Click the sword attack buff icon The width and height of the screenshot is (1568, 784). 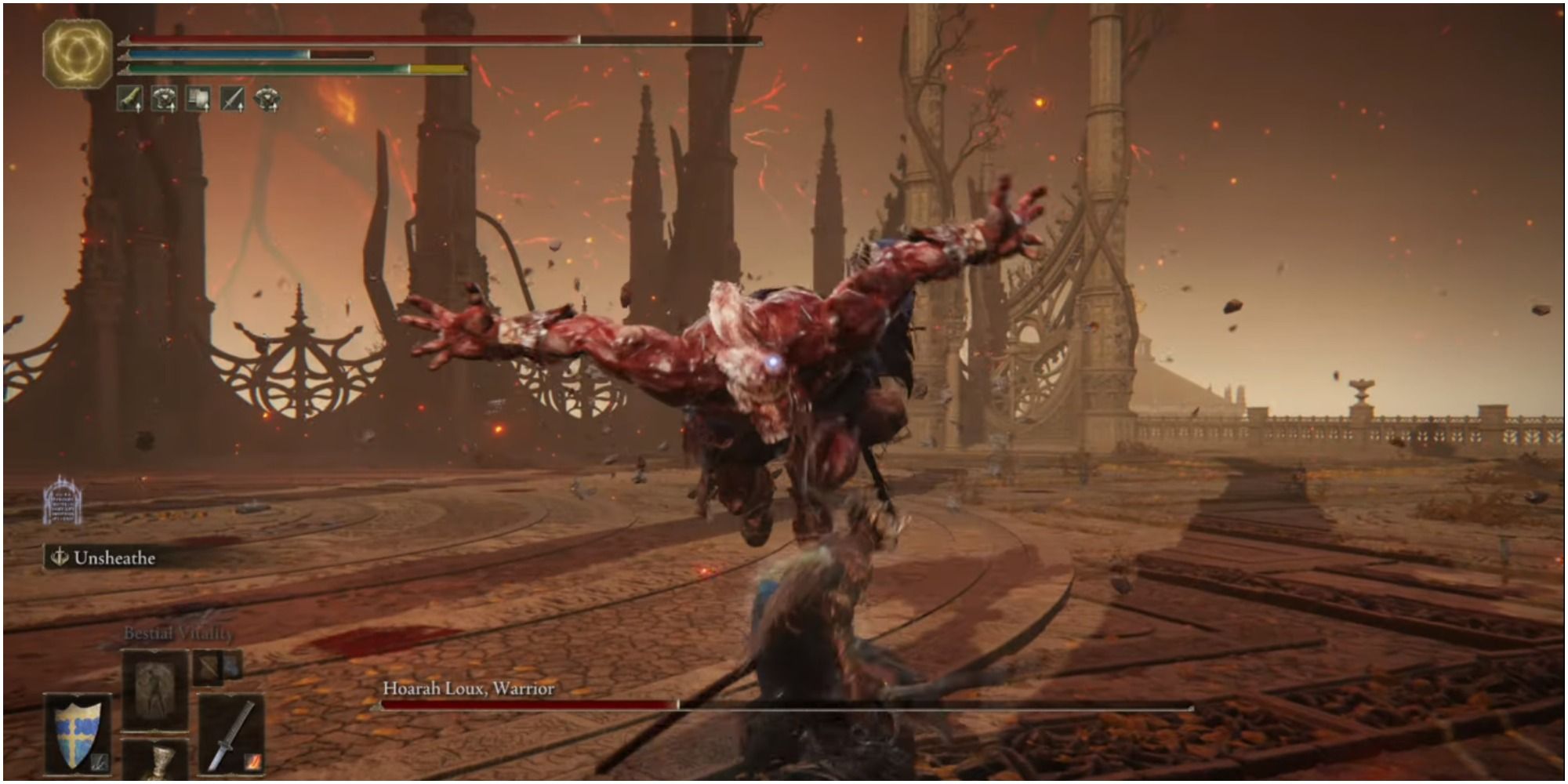[232, 99]
